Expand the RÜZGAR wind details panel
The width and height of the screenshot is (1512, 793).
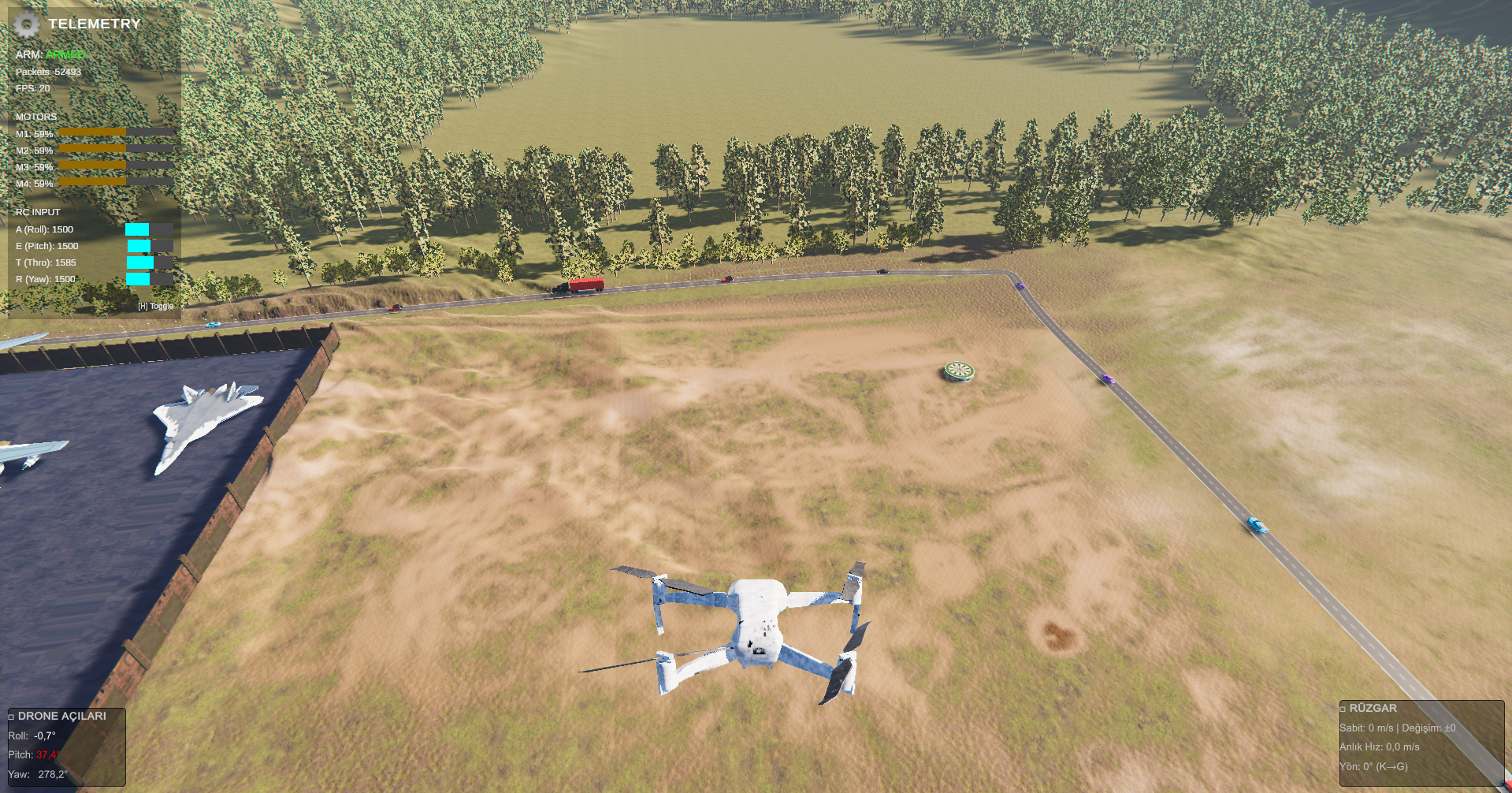pyautogui.click(x=1373, y=708)
